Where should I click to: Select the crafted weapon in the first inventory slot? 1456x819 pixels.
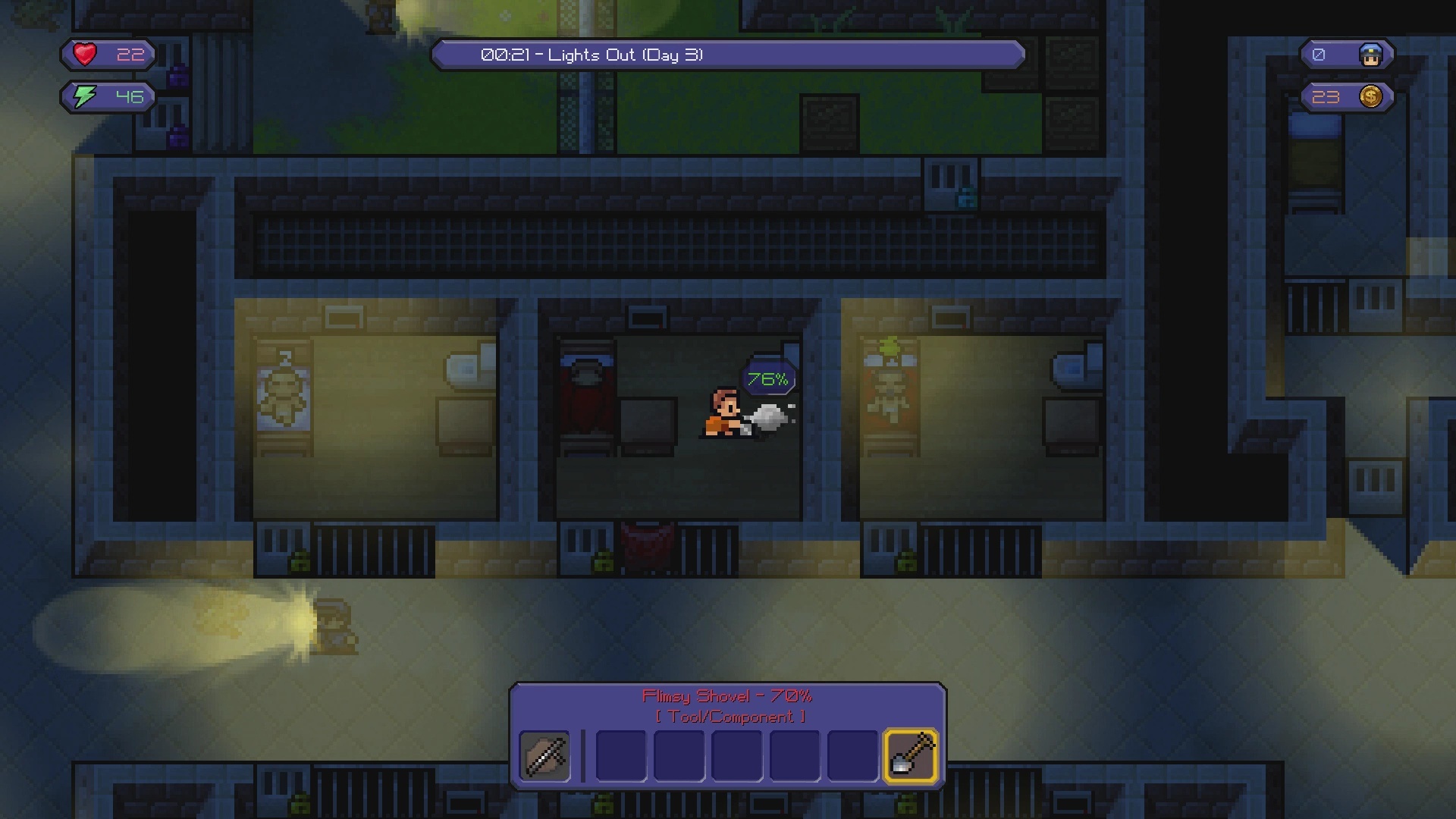(x=544, y=755)
